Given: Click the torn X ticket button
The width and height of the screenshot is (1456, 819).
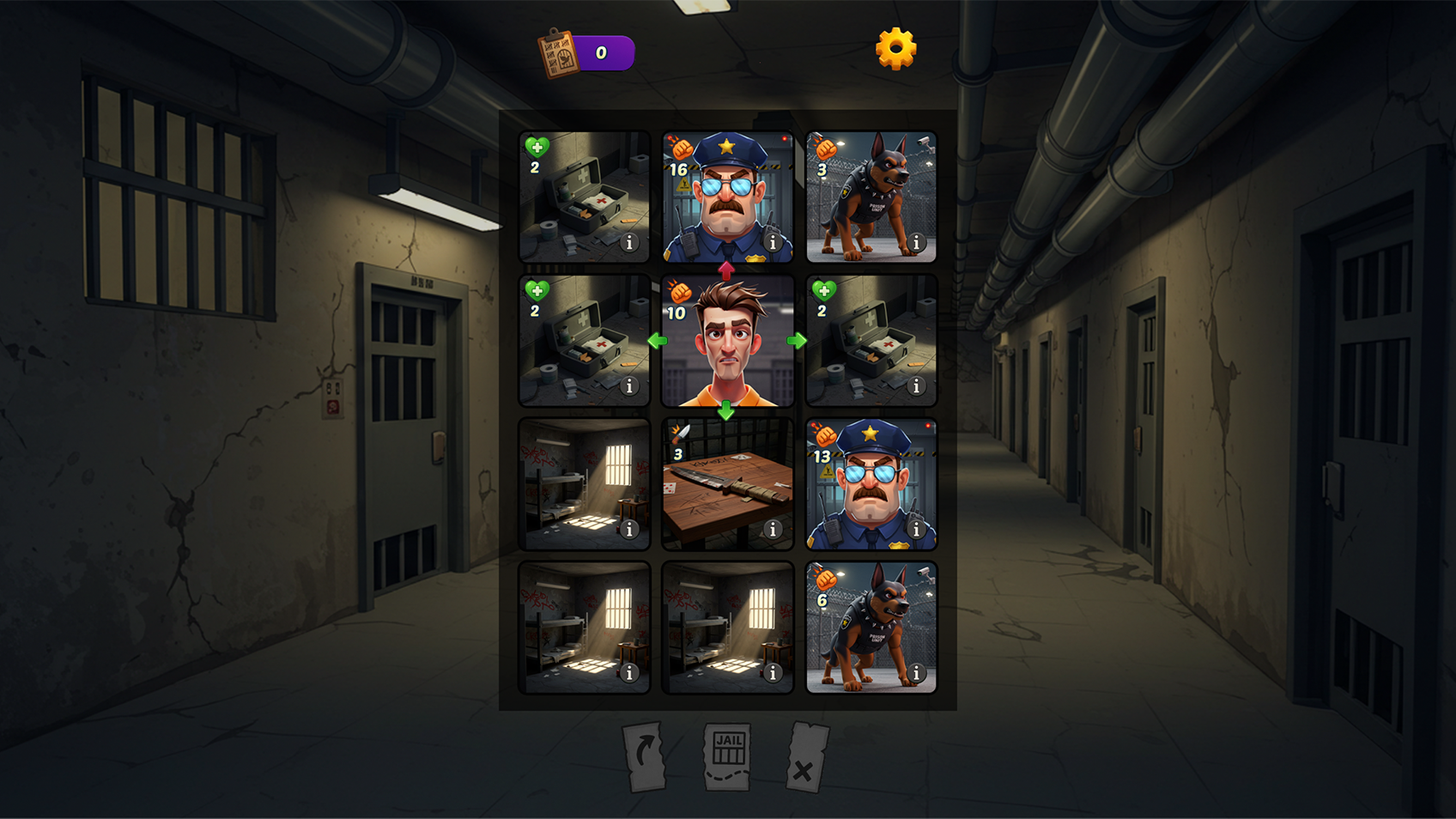Looking at the screenshot, I should click(x=806, y=757).
